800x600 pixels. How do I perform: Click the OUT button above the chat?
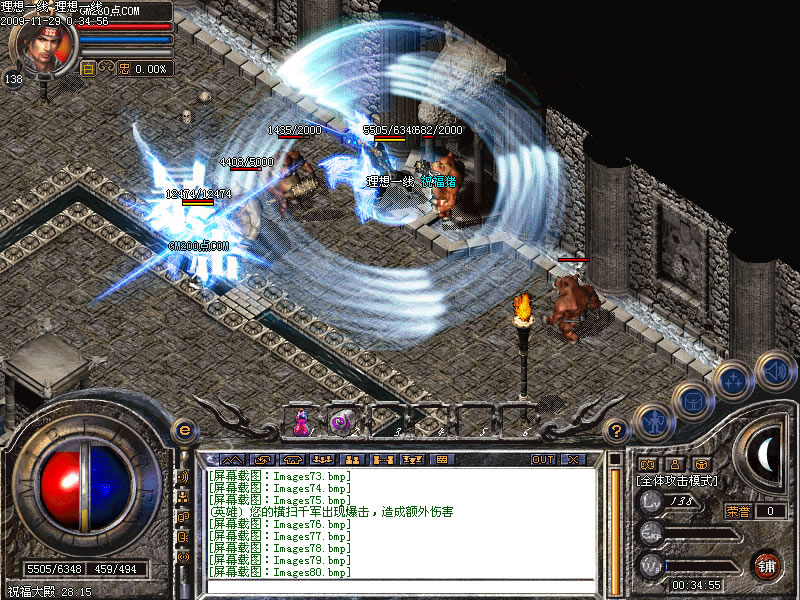(x=542, y=459)
